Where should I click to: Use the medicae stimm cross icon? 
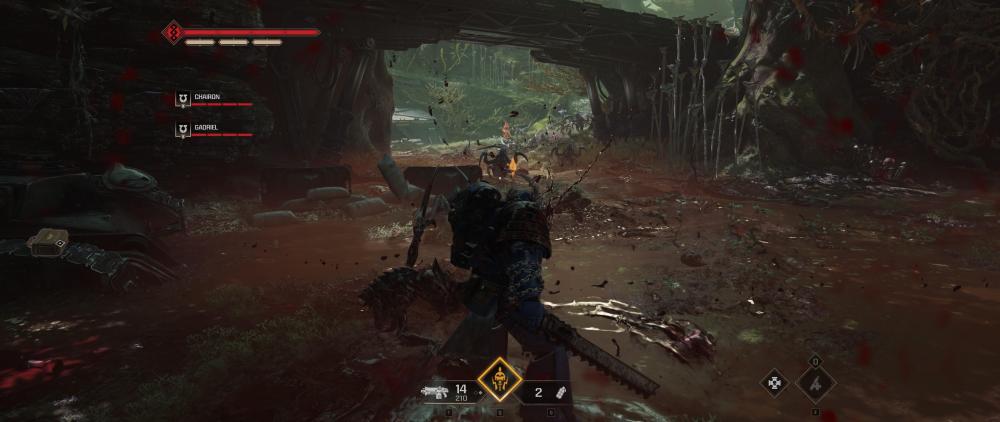775,382
